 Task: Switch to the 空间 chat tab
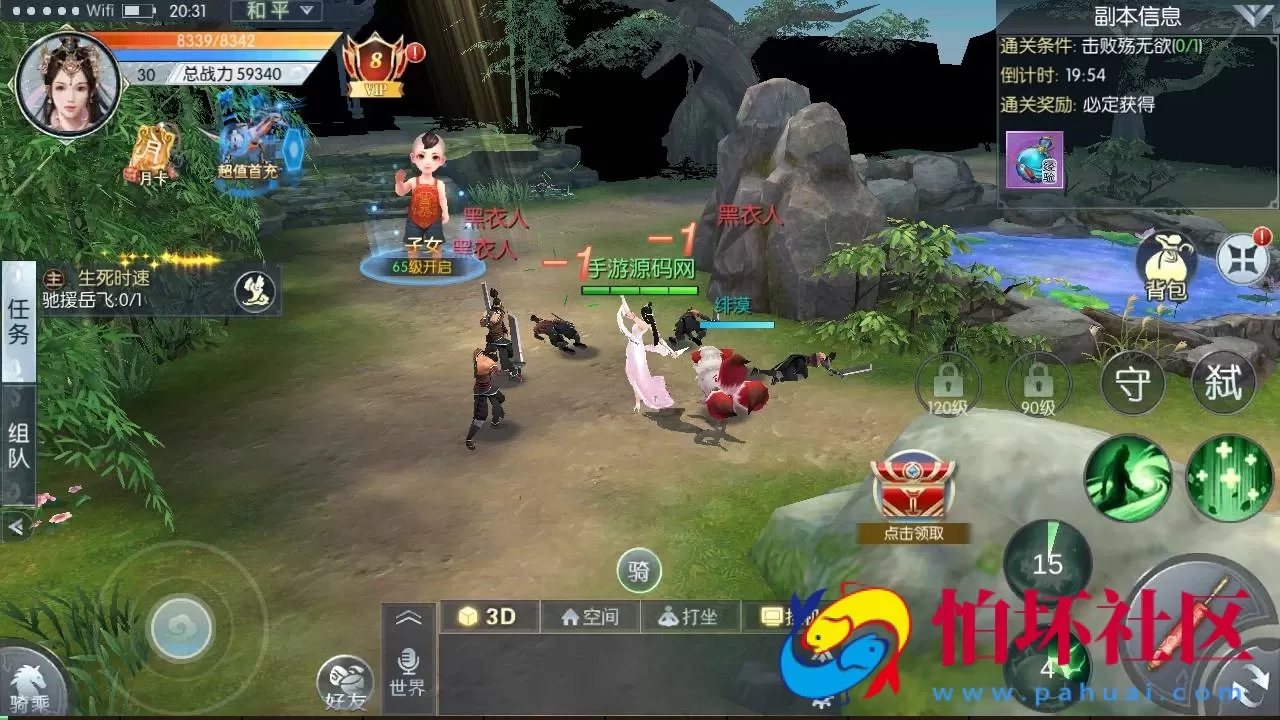click(x=588, y=616)
